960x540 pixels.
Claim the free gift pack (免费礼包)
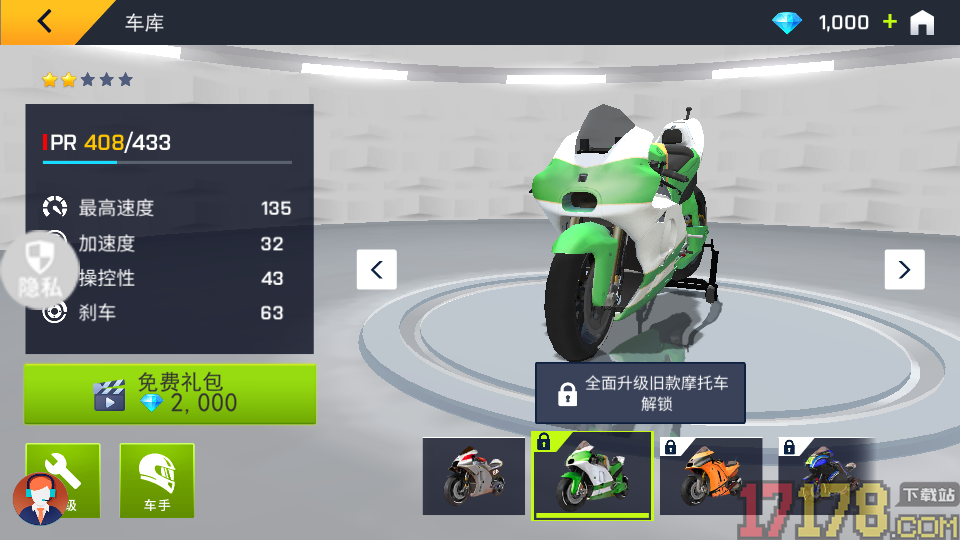(x=170, y=393)
